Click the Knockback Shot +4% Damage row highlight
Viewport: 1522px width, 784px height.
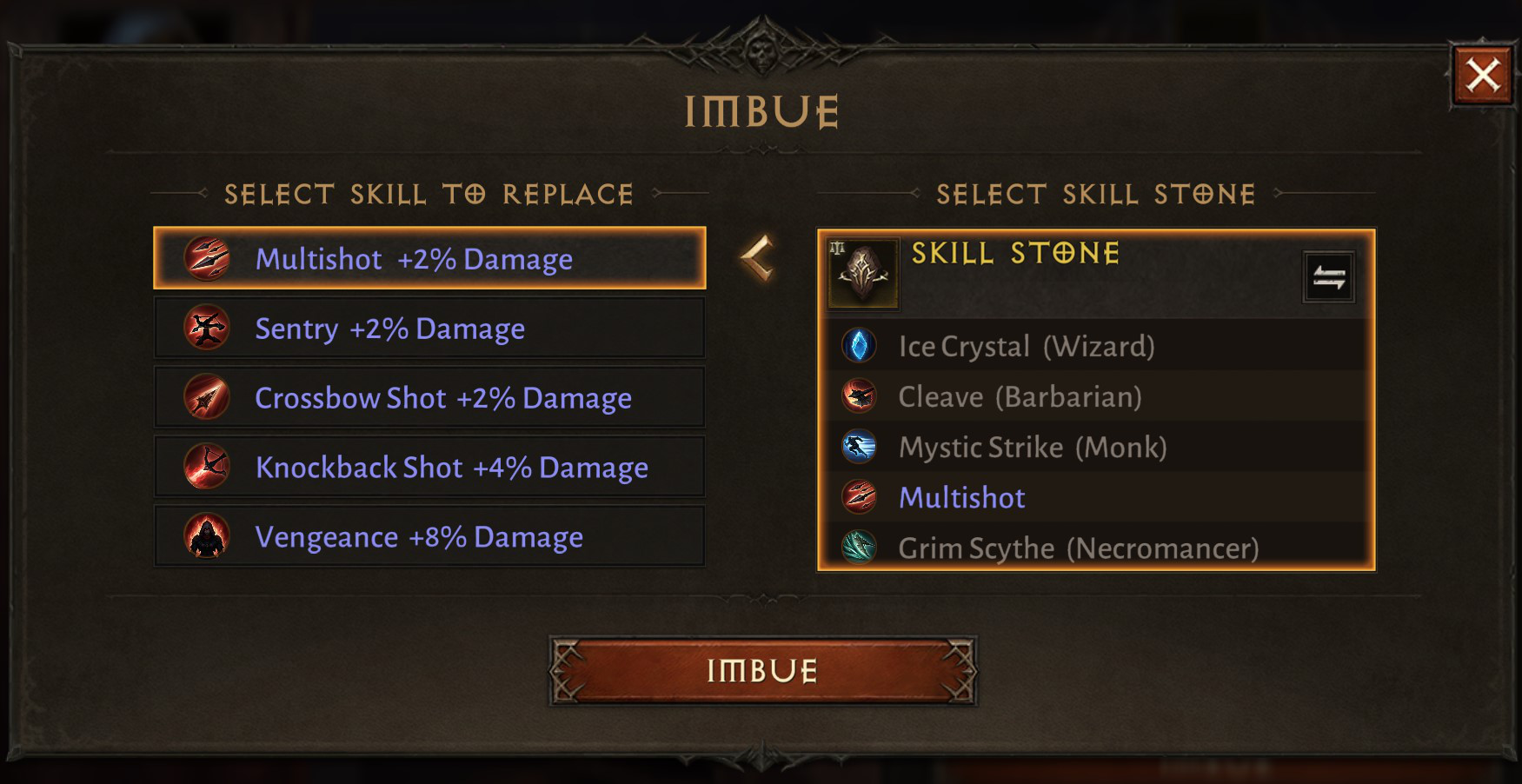pyautogui.click(x=429, y=467)
